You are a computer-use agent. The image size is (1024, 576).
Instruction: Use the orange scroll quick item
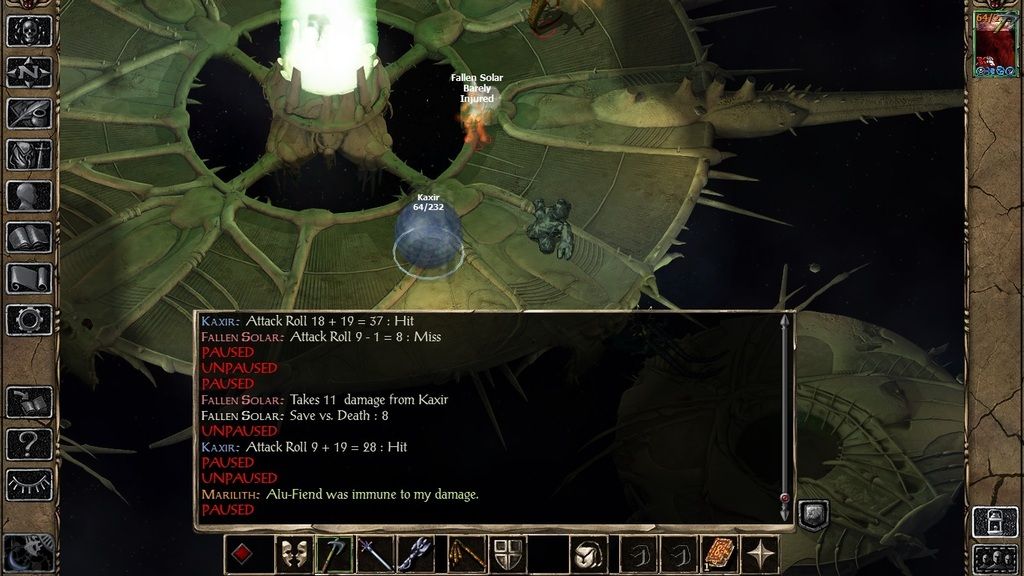coord(719,554)
